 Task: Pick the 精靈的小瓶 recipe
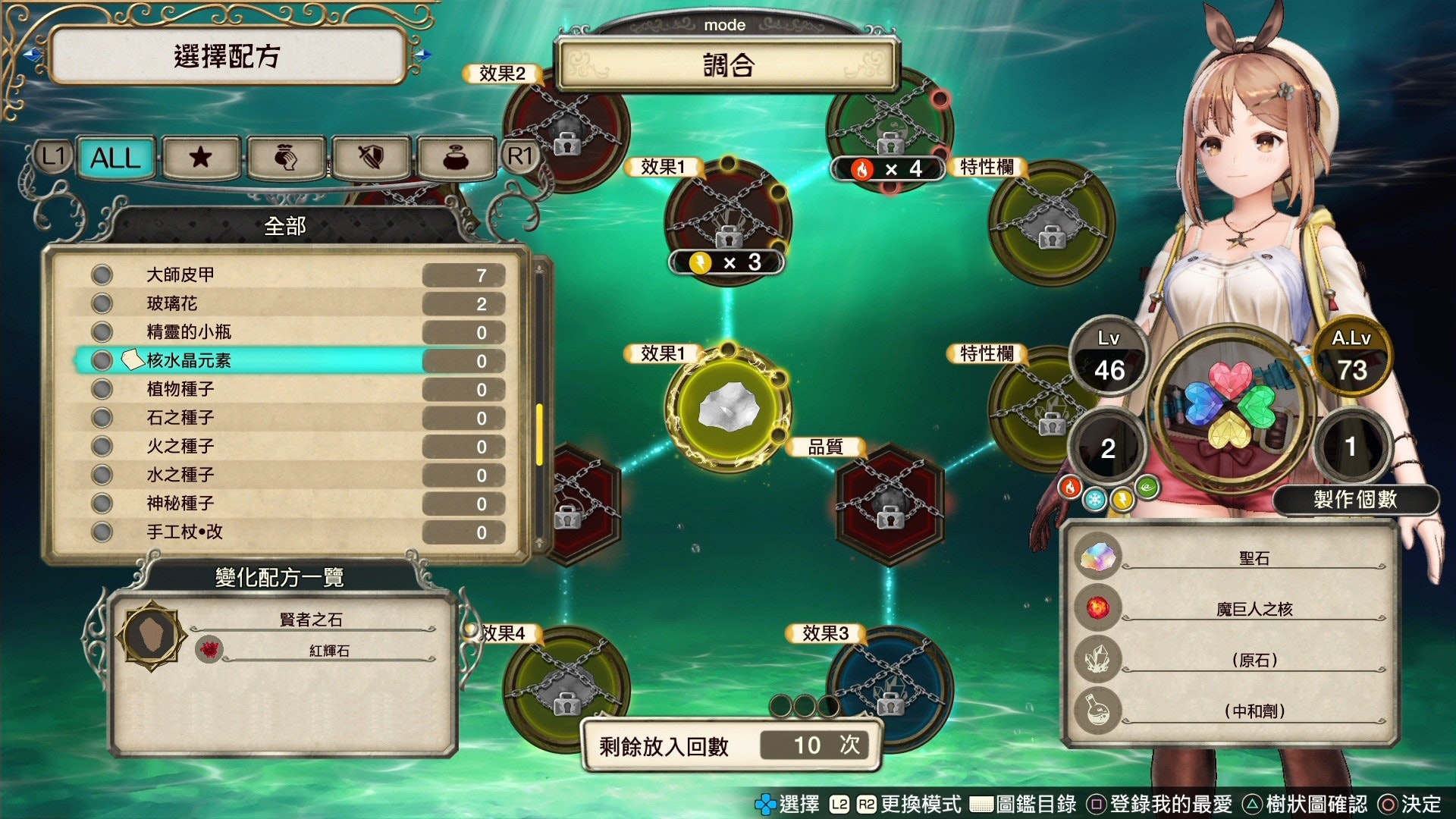click(288, 332)
